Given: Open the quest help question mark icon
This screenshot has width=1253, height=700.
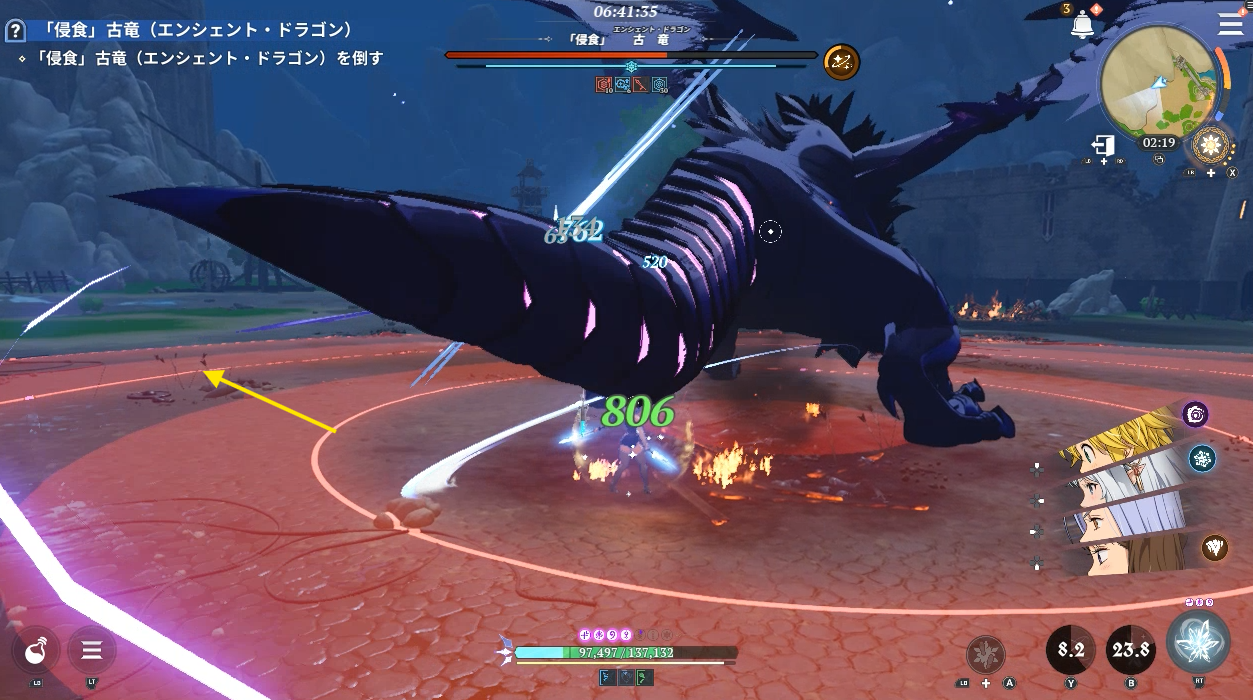Looking at the screenshot, I should coord(15,32).
